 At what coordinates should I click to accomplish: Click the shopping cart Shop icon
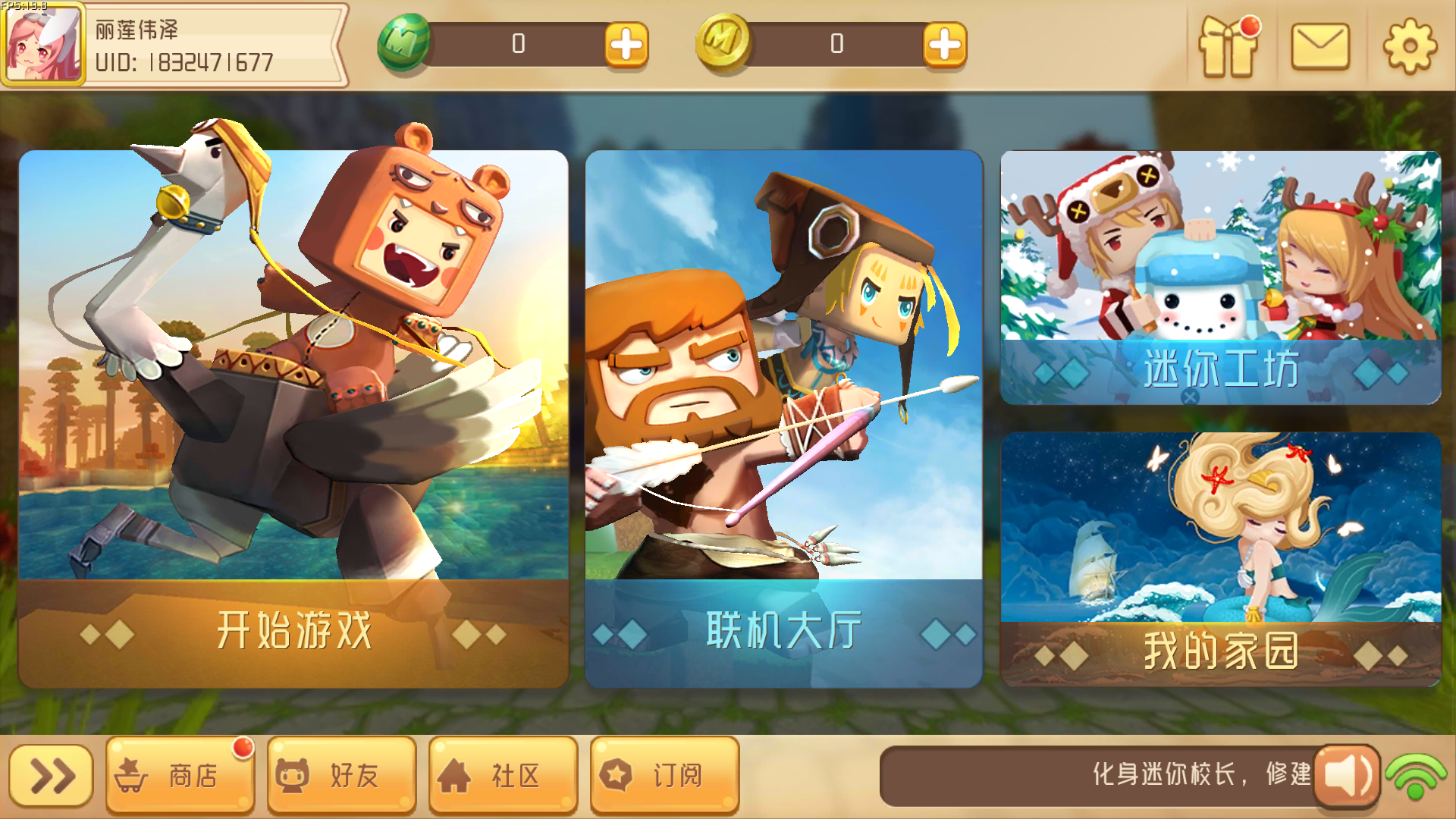(135, 775)
